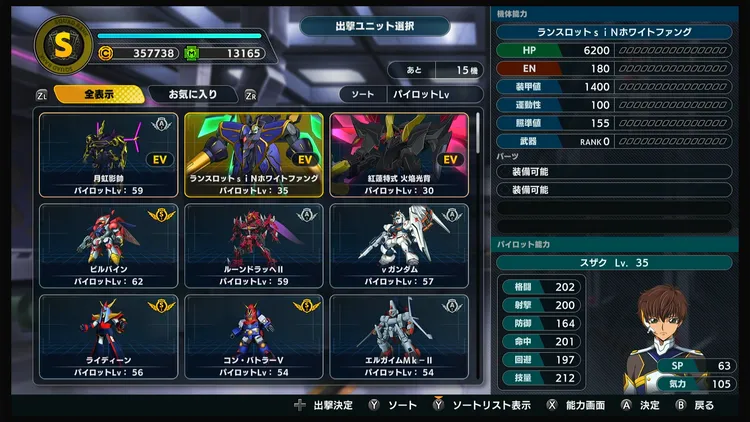Image resolution: width=750 pixels, height=422 pixels.
Task: Select the エルガイムMk-II unit tile
Action: pos(399,337)
